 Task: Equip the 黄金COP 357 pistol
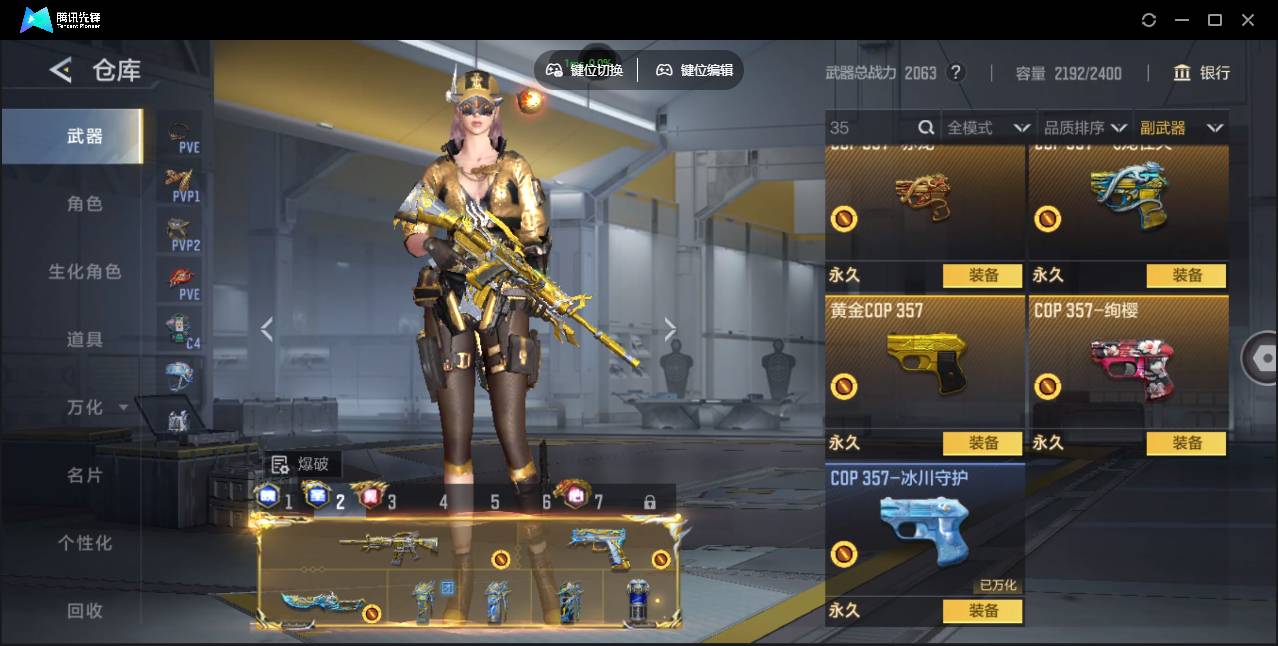click(x=982, y=443)
